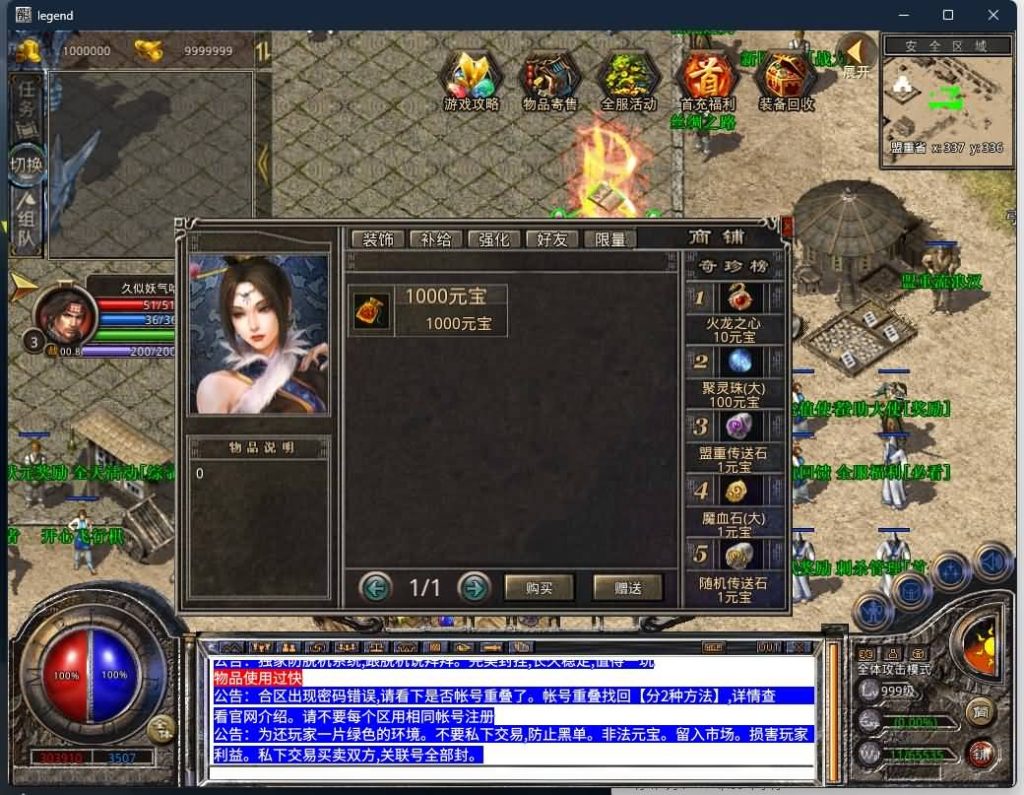Go to the next shop page arrow
The height and width of the screenshot is (795, 1024).
(x=474, y=588)
